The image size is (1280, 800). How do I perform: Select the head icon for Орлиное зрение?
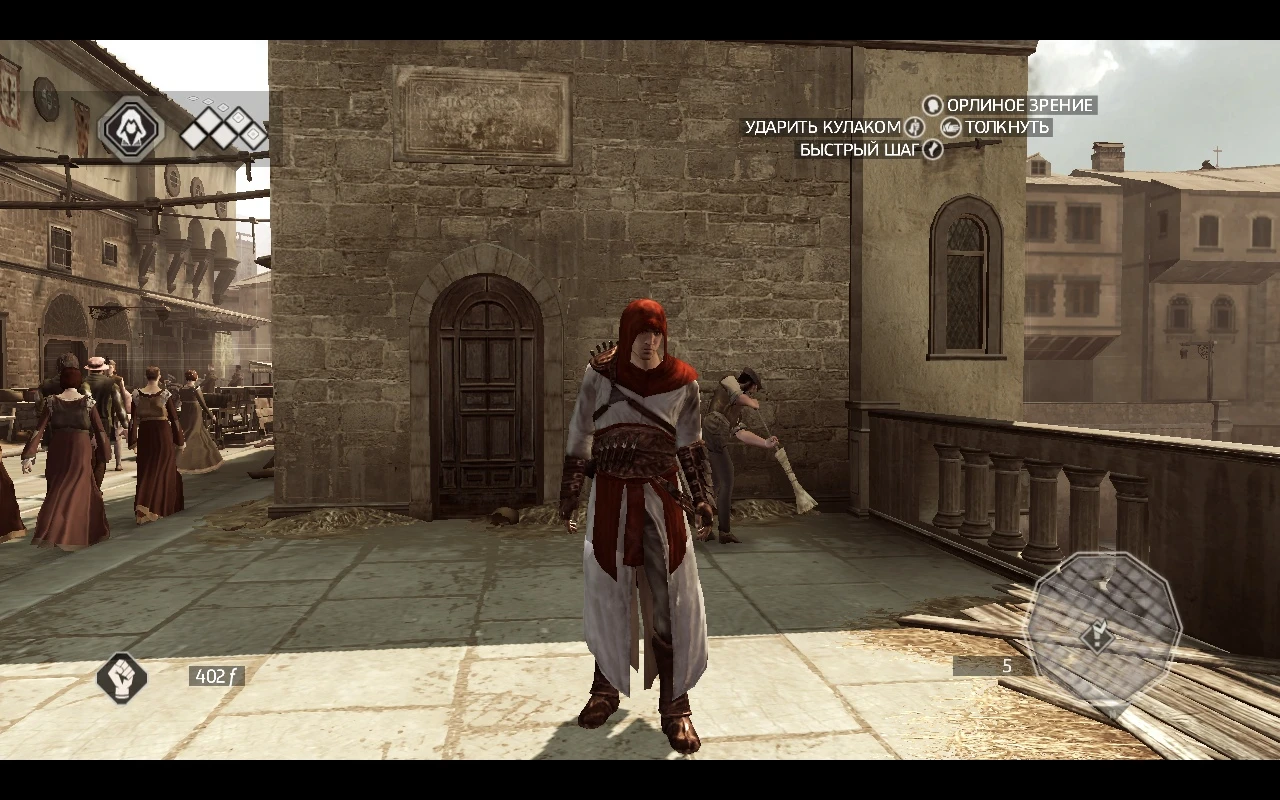click(933, 105)
